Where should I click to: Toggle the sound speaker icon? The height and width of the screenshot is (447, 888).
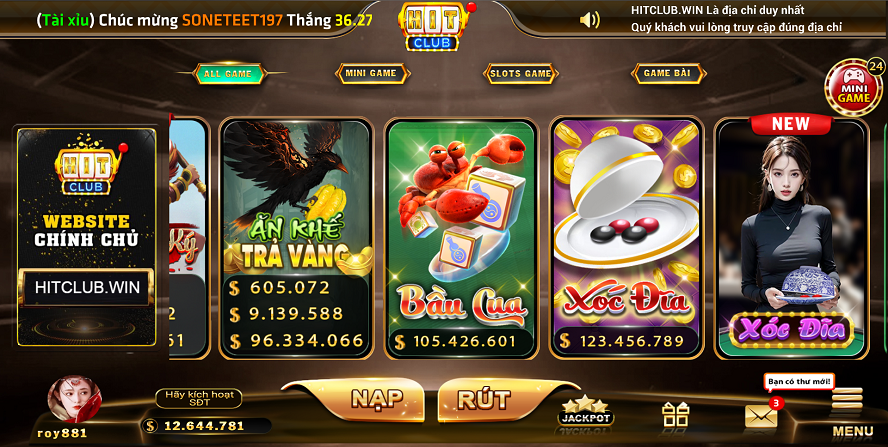pyautogui.click(x=590, y=19)
